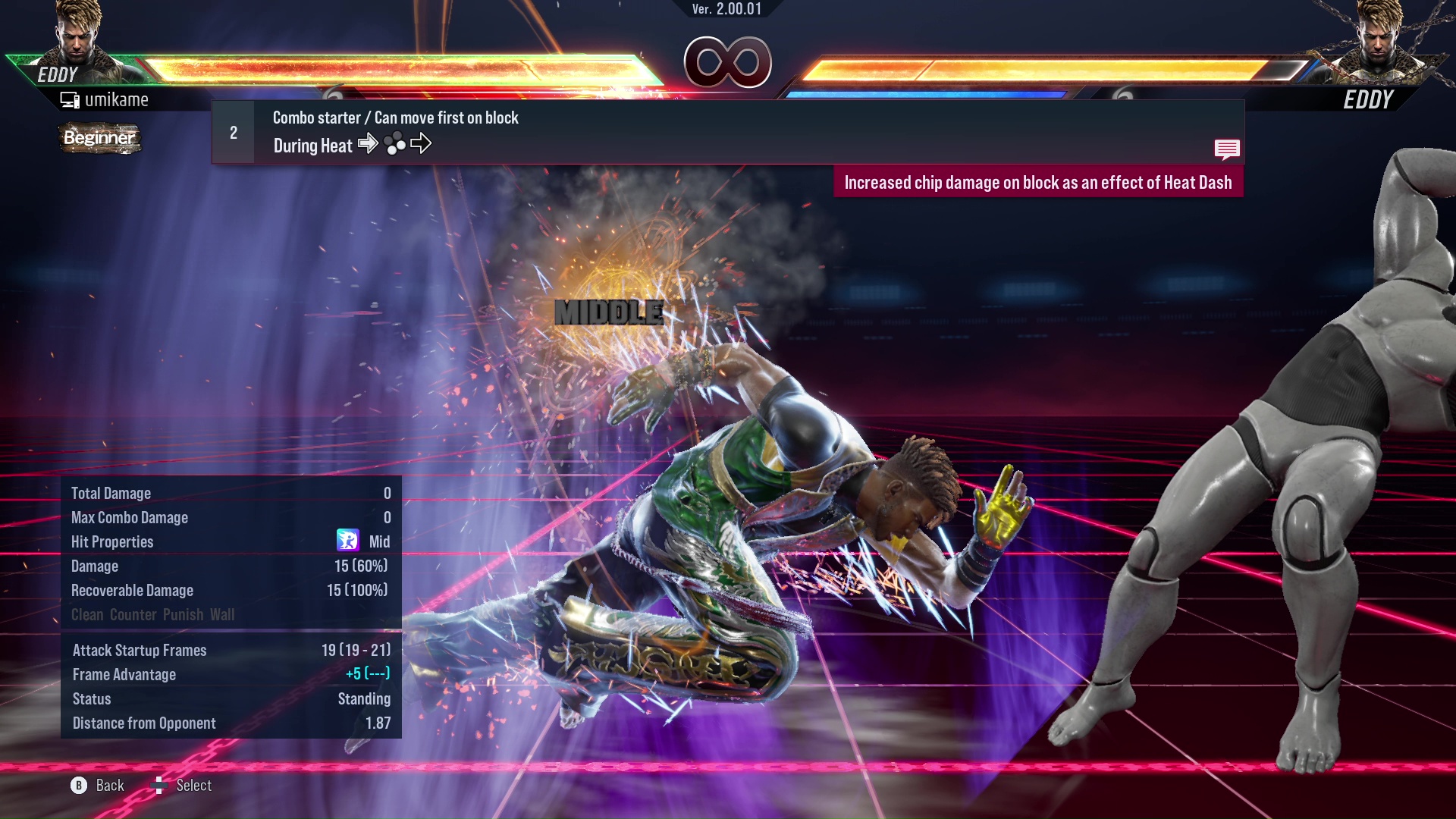Click the combo step number 2
This screenshot has height=819, width=1456.
(x=232, y=131)
